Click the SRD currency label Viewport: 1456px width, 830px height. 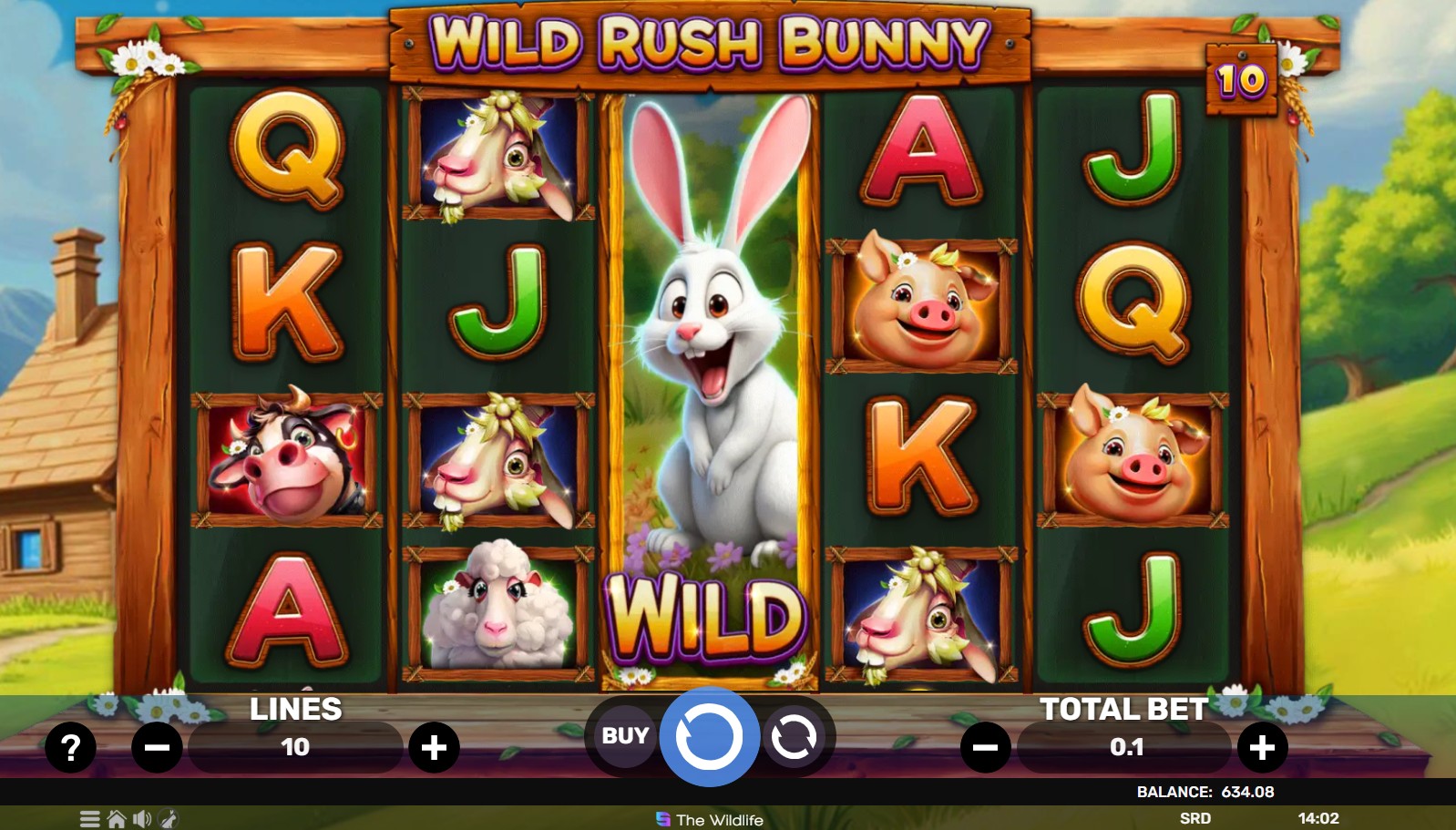pyautogui.click(x=1196, y=819)
